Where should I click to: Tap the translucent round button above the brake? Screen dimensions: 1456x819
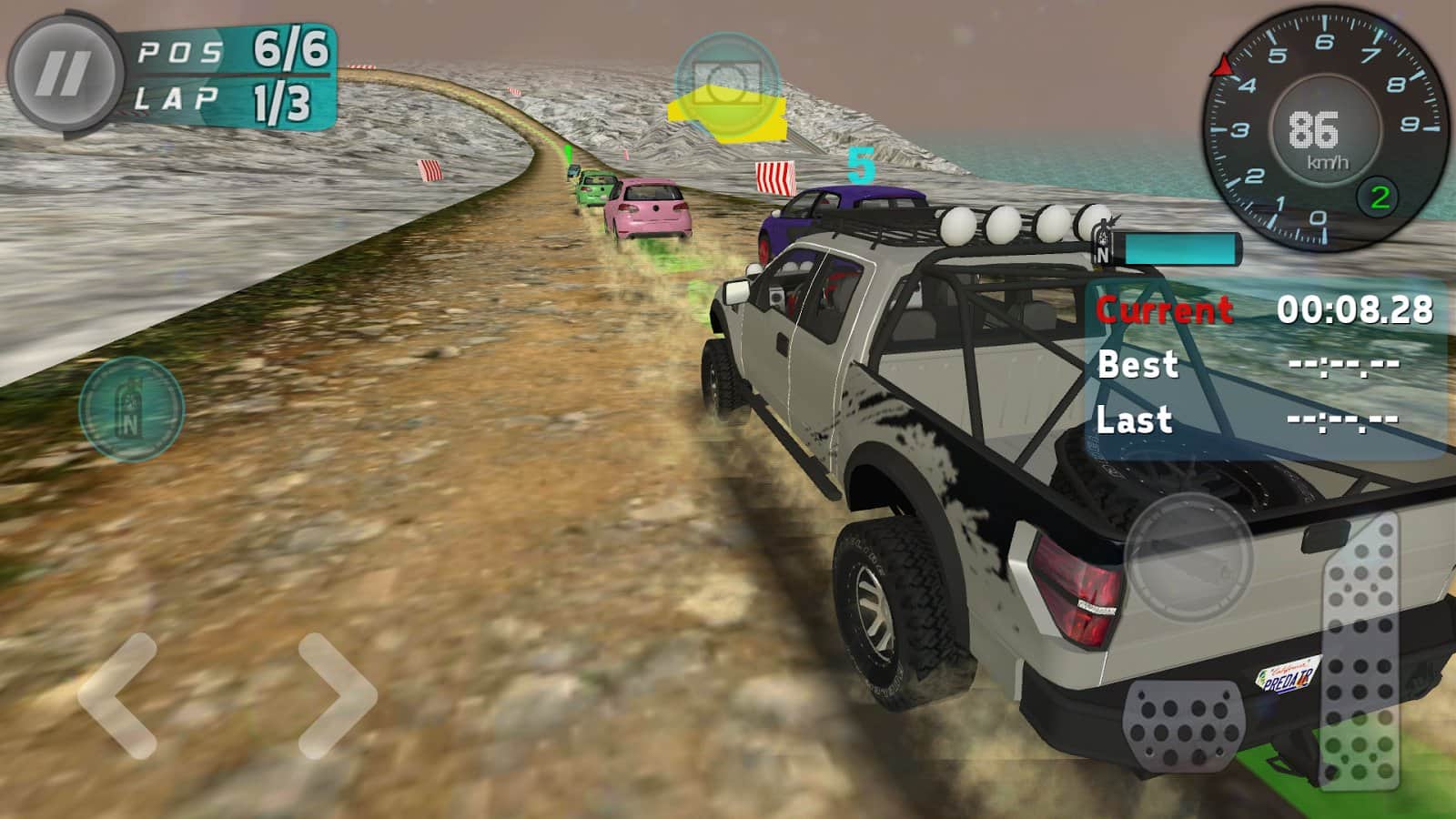click(x=1189, y=557)
